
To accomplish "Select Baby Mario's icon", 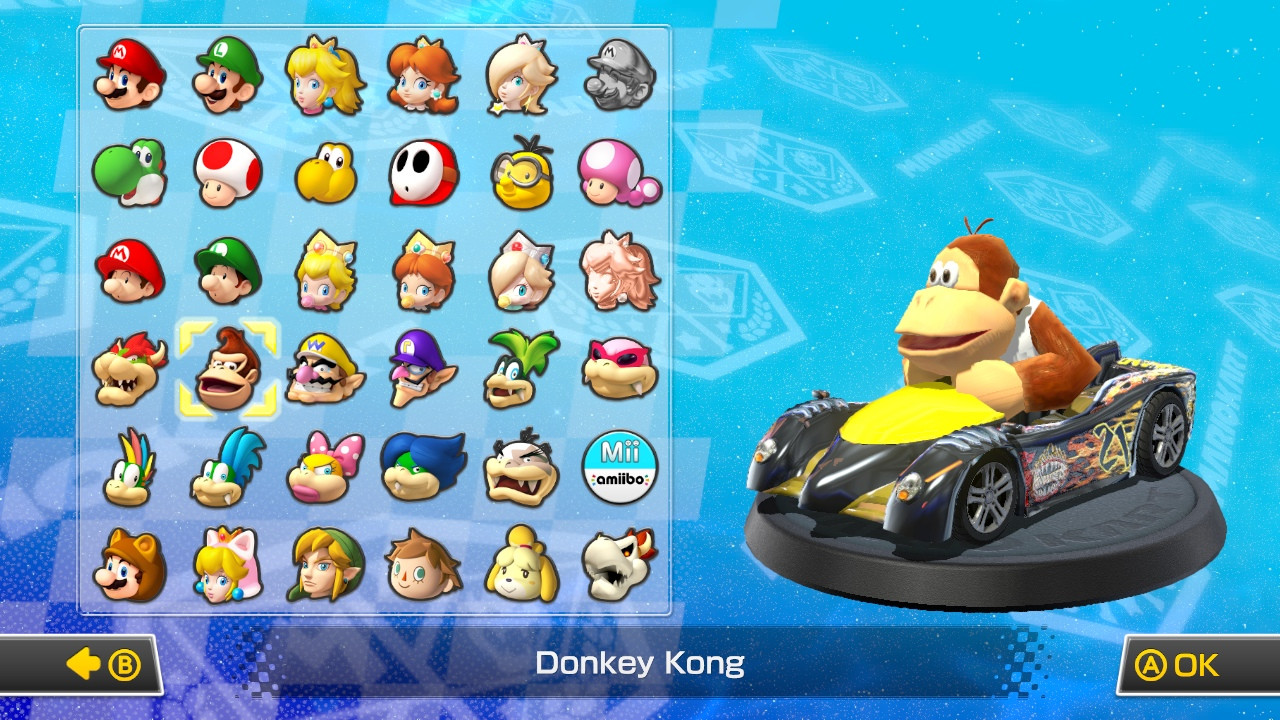I will (128, 271).
